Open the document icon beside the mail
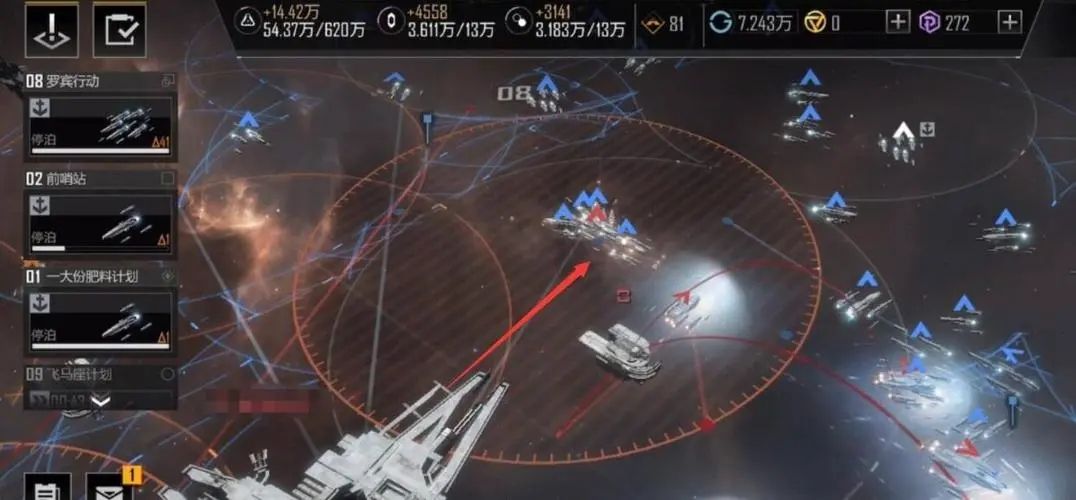 48,488
